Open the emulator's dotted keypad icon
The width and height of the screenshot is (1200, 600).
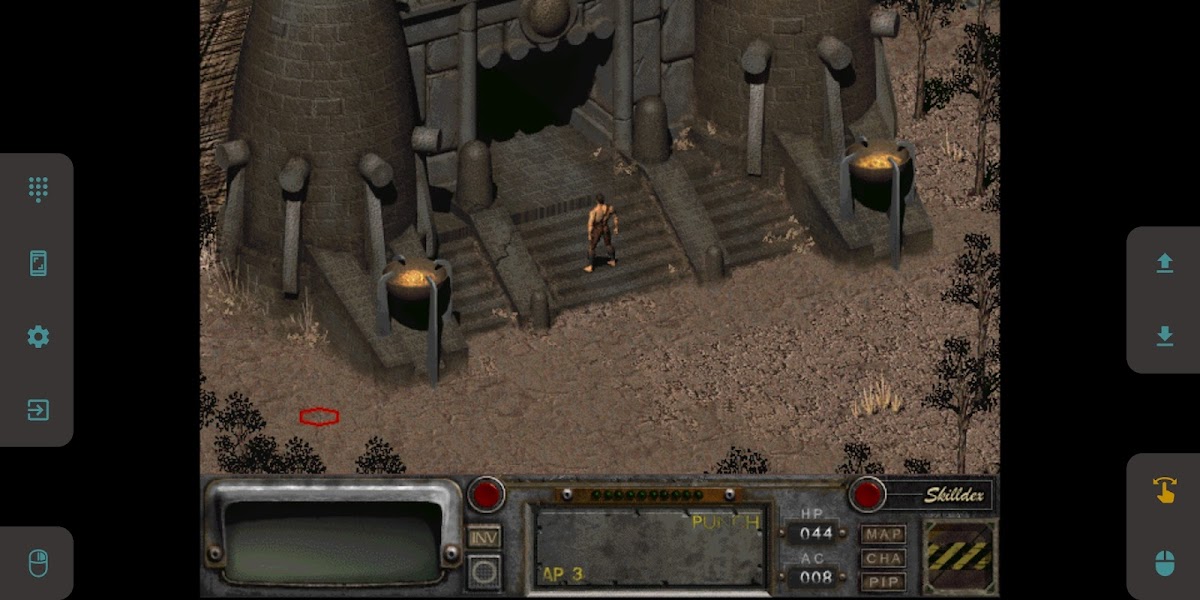[38, 189]
